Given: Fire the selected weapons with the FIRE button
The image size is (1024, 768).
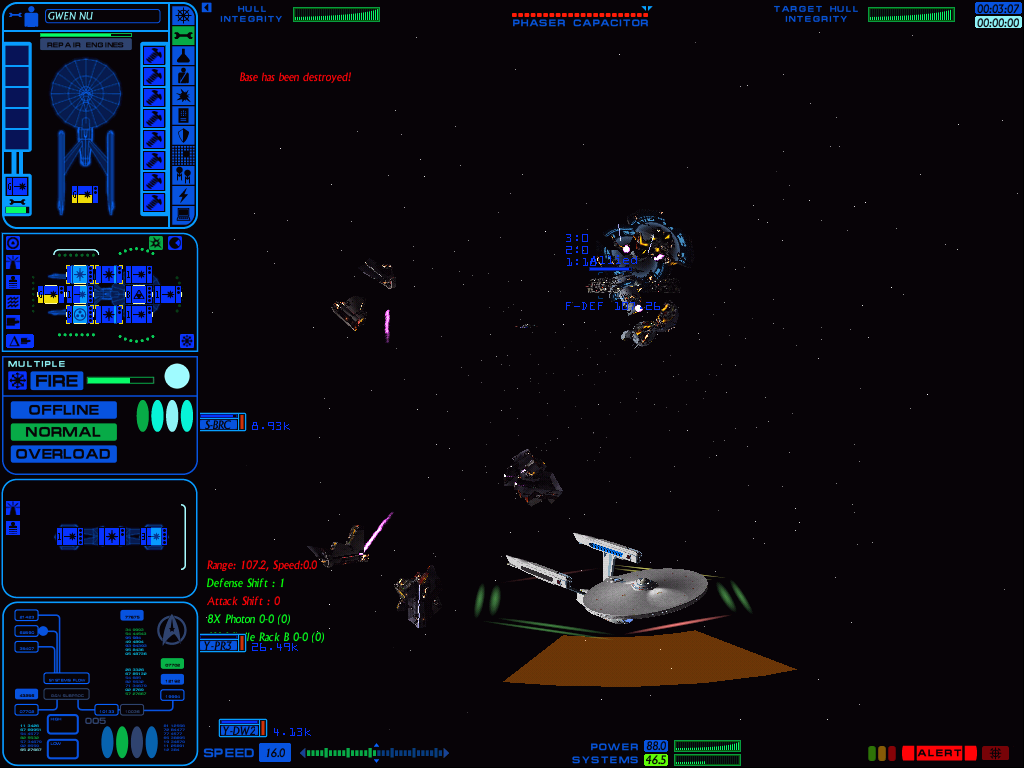Looking at the screenshot, I should tap(56, 380).
